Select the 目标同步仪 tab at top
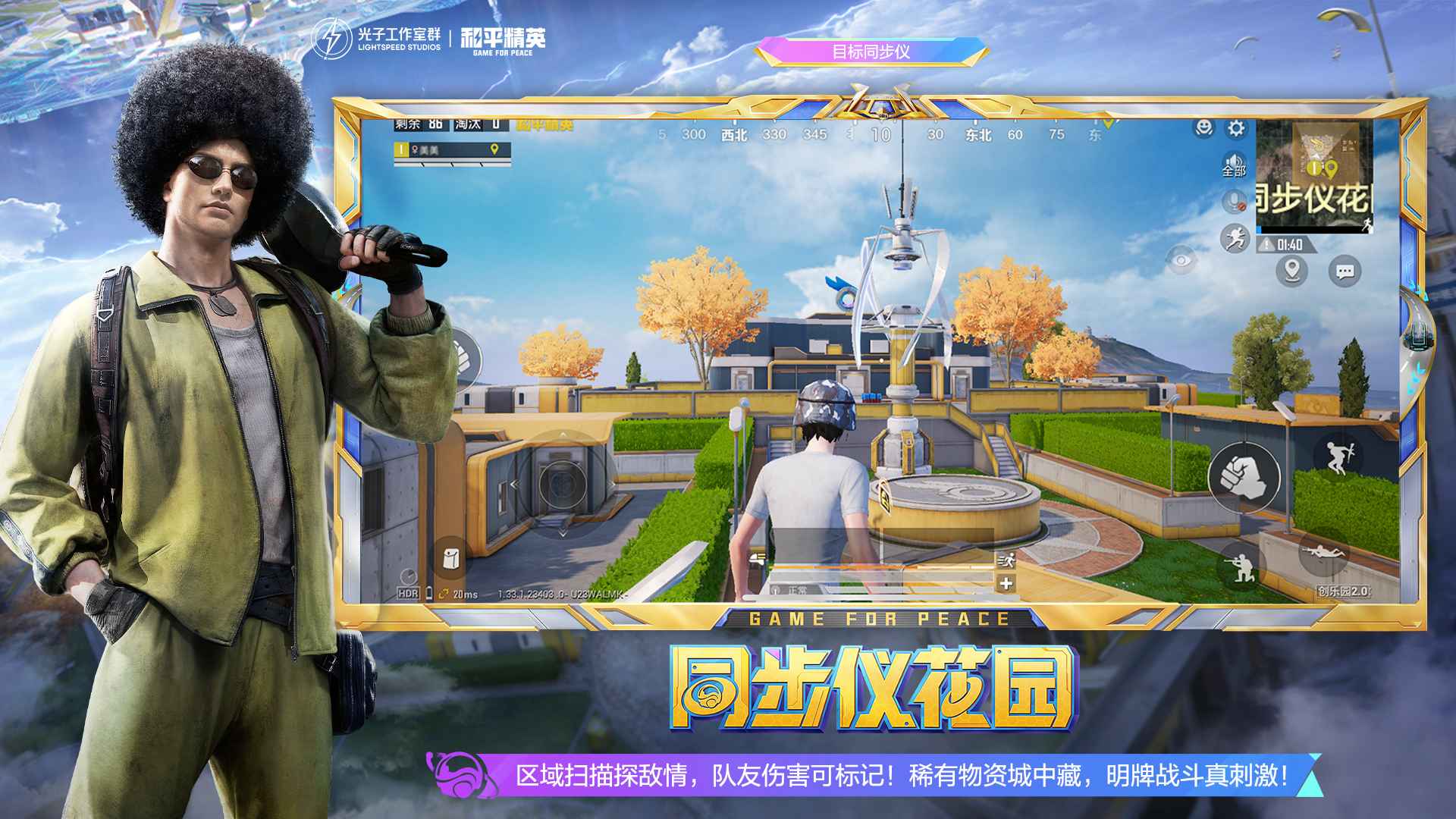The image size is (1456, 819). click(x=872, y=53)
